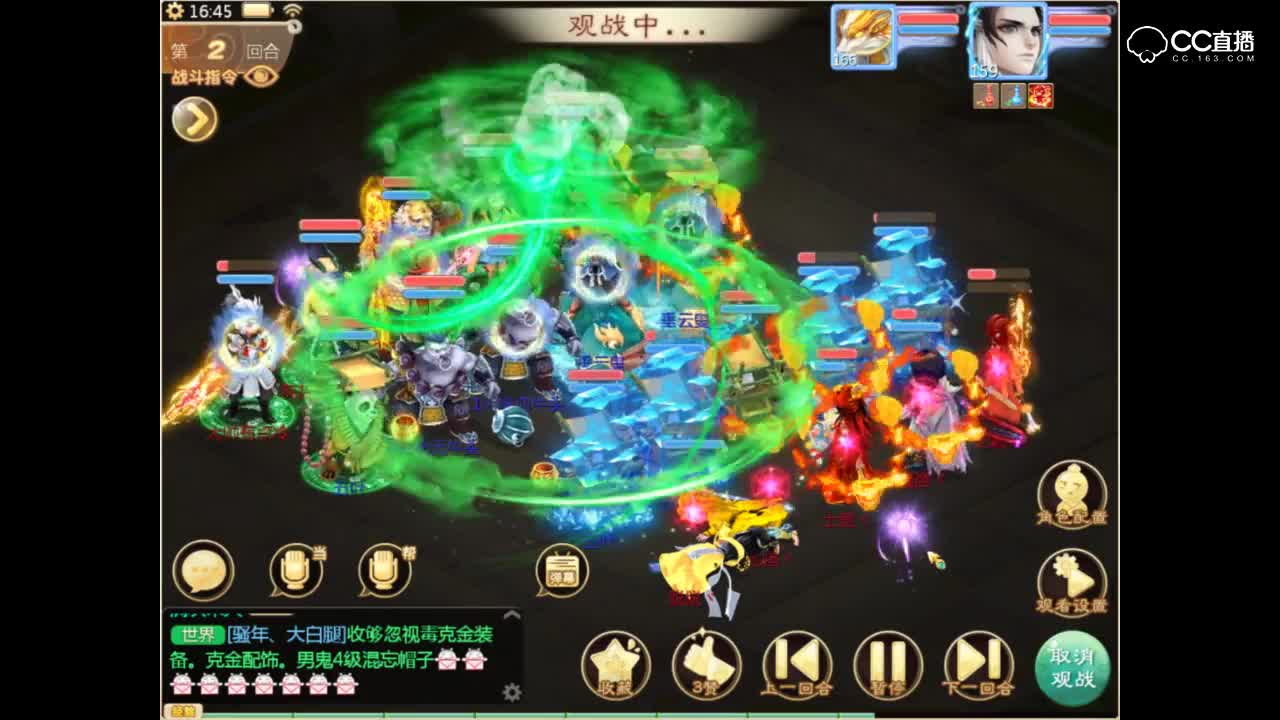This screenshot has height=720, width=1280.
Task: Click the gear icon in the status bar
Action: pyautogui.click(x=174, y=10)
